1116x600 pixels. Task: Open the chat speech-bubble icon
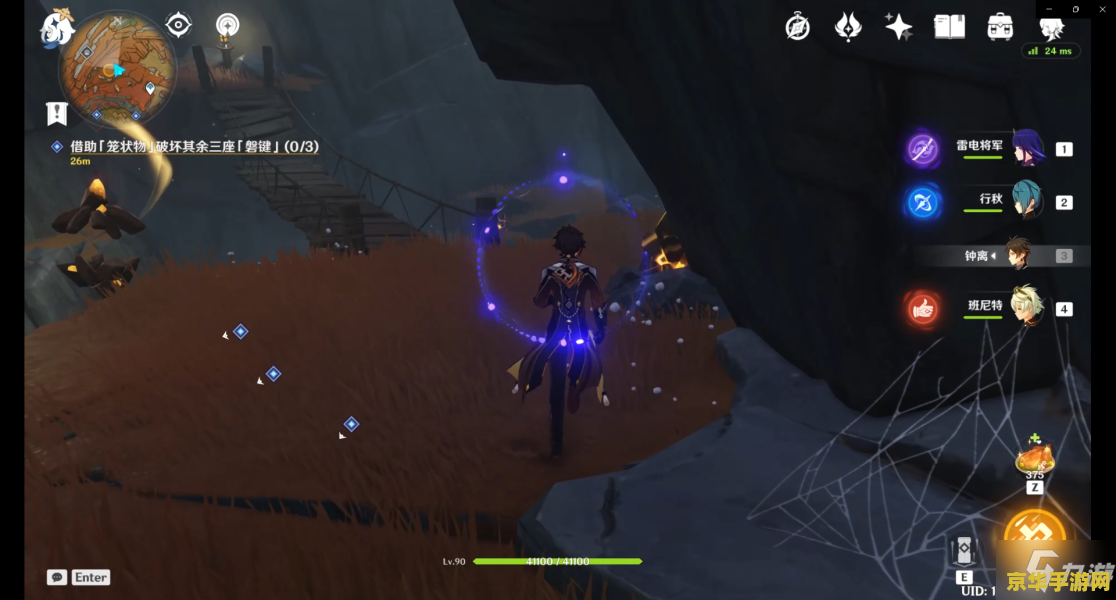pyautogui.click(x=57, y=577)
